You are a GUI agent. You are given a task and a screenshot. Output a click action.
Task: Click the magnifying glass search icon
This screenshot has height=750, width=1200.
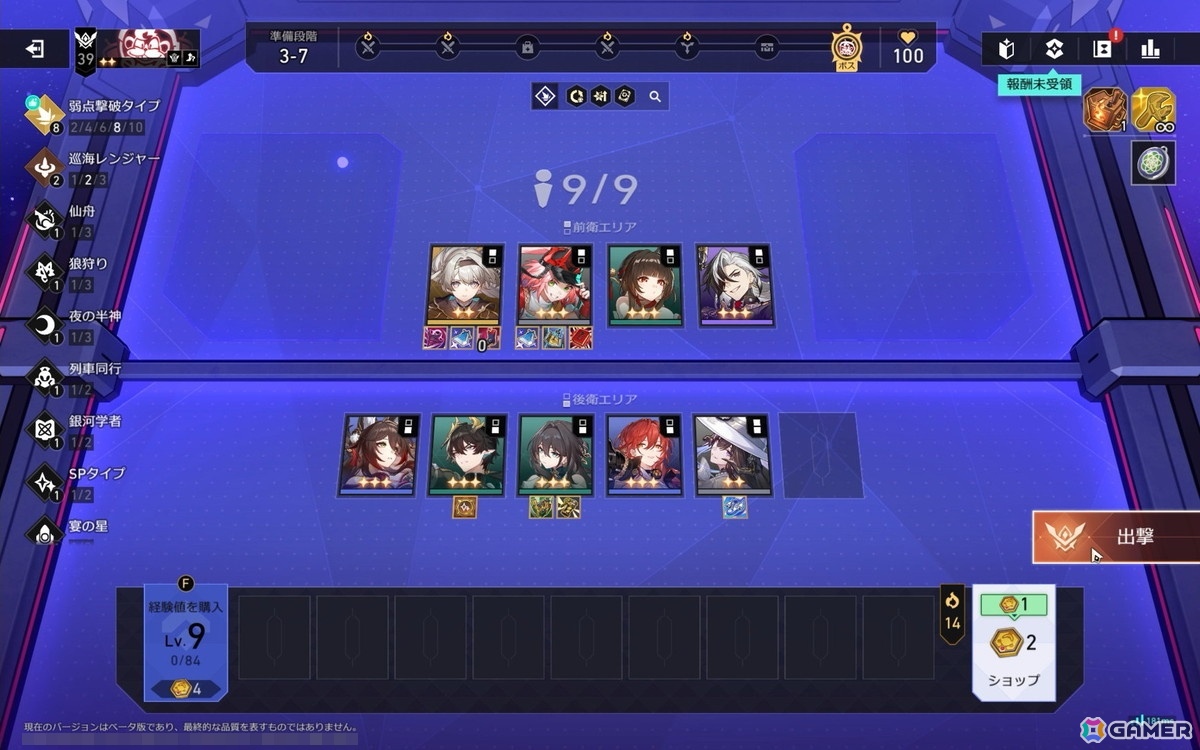(x=655, y=97)
